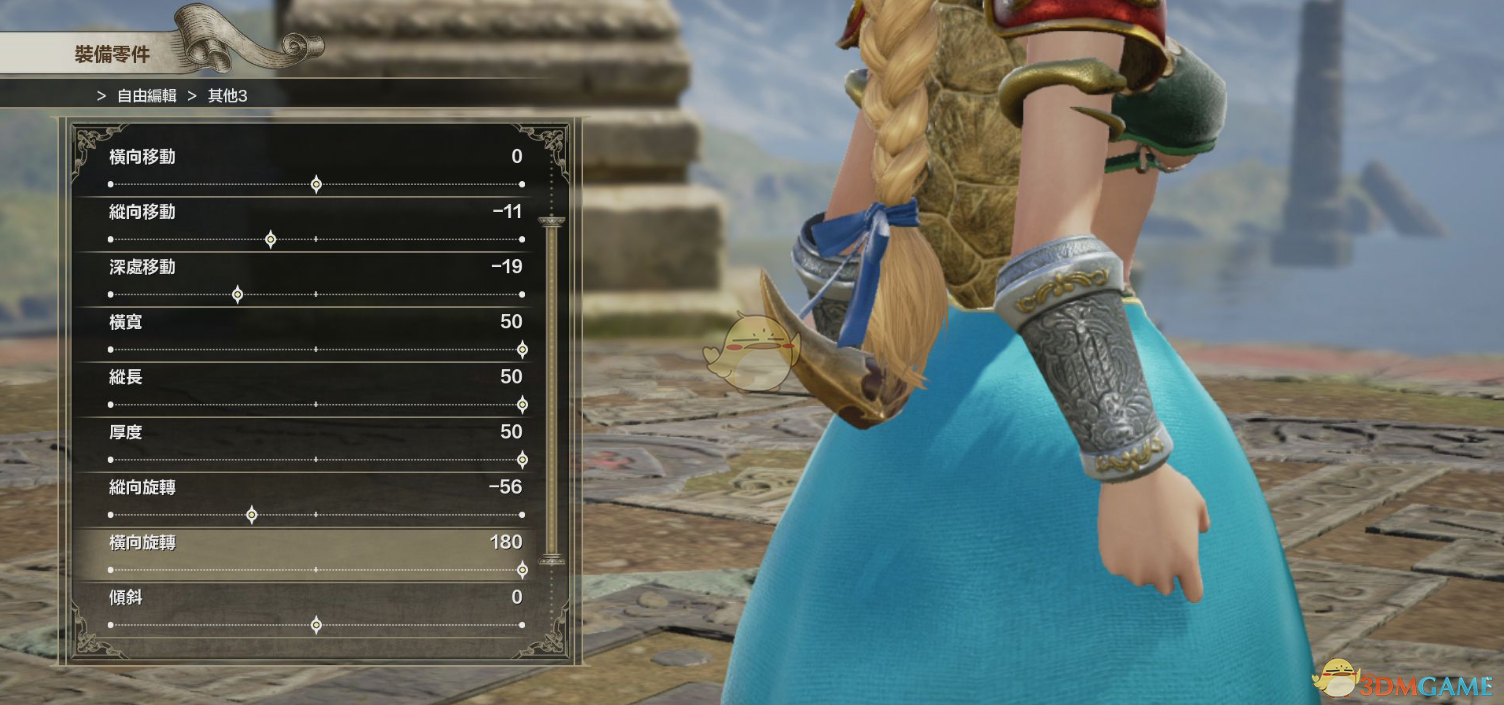The height and width of the screenshot is (705, 1504).
Task: Adjust the 深處移動 slider handle
Action: [237, 294]
